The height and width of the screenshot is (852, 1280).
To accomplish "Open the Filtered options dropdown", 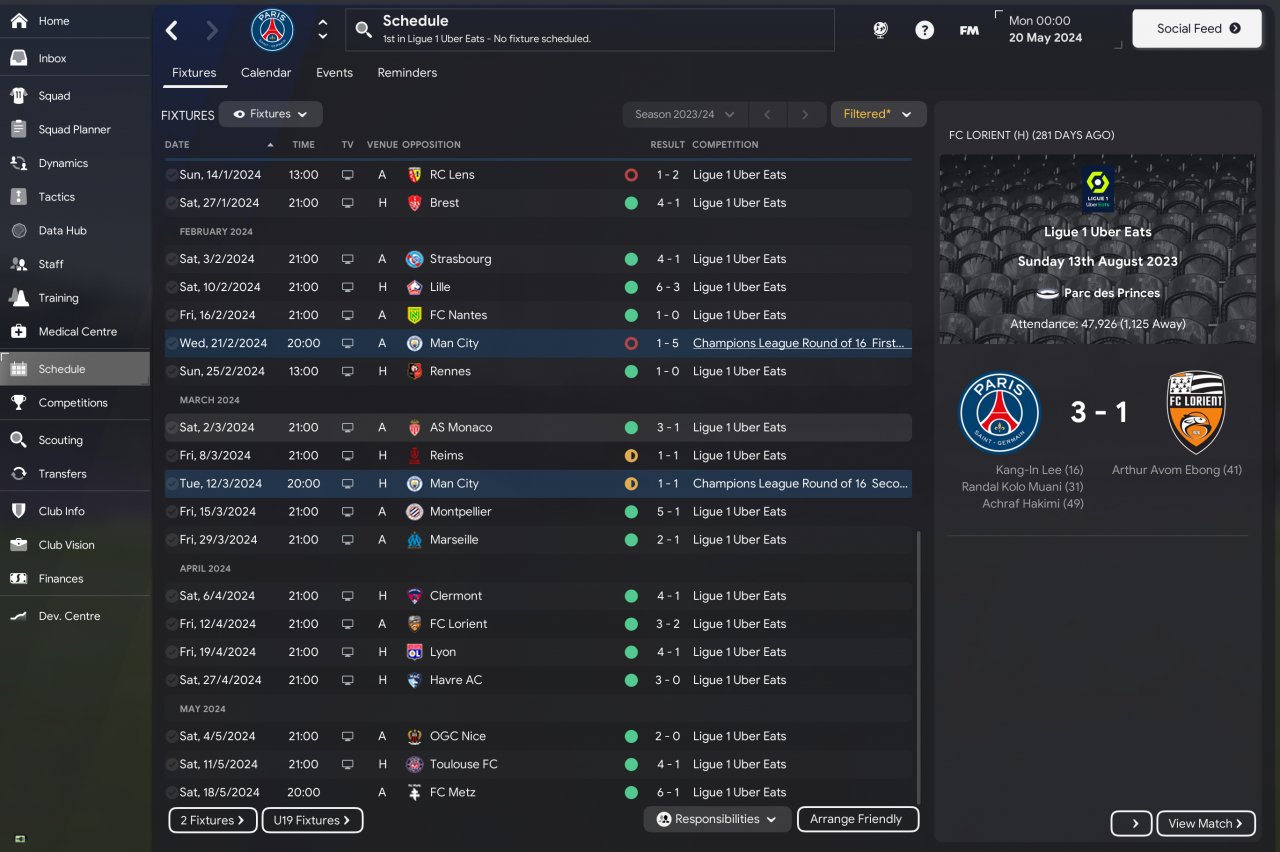I will (878, 114).
